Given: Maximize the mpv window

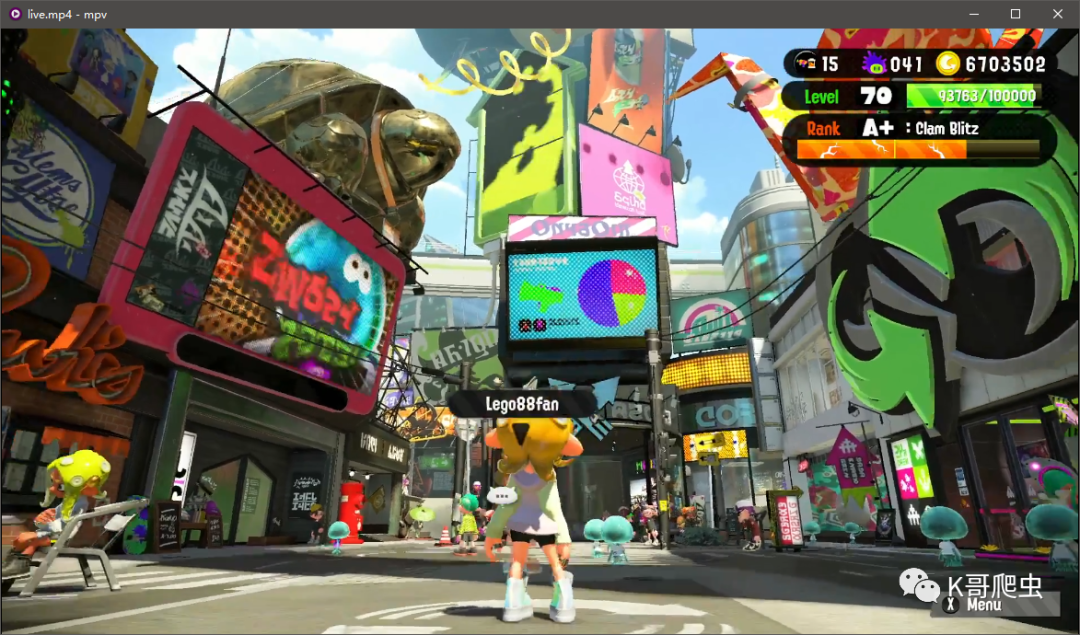Looking at the screenshot, I should tap(1015, 14).
